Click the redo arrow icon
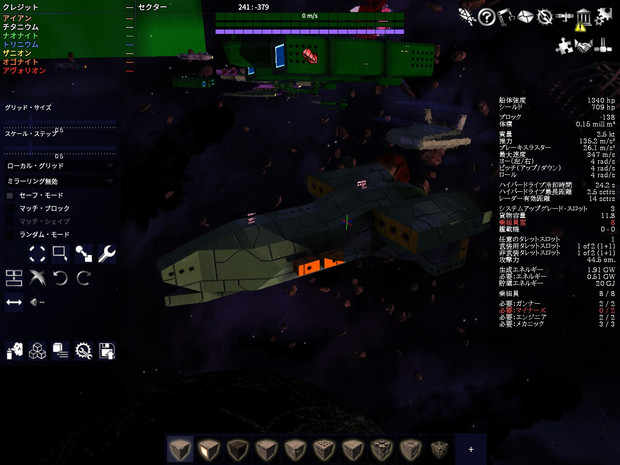This screenshot has height=465, width=620. coord(84,277)
